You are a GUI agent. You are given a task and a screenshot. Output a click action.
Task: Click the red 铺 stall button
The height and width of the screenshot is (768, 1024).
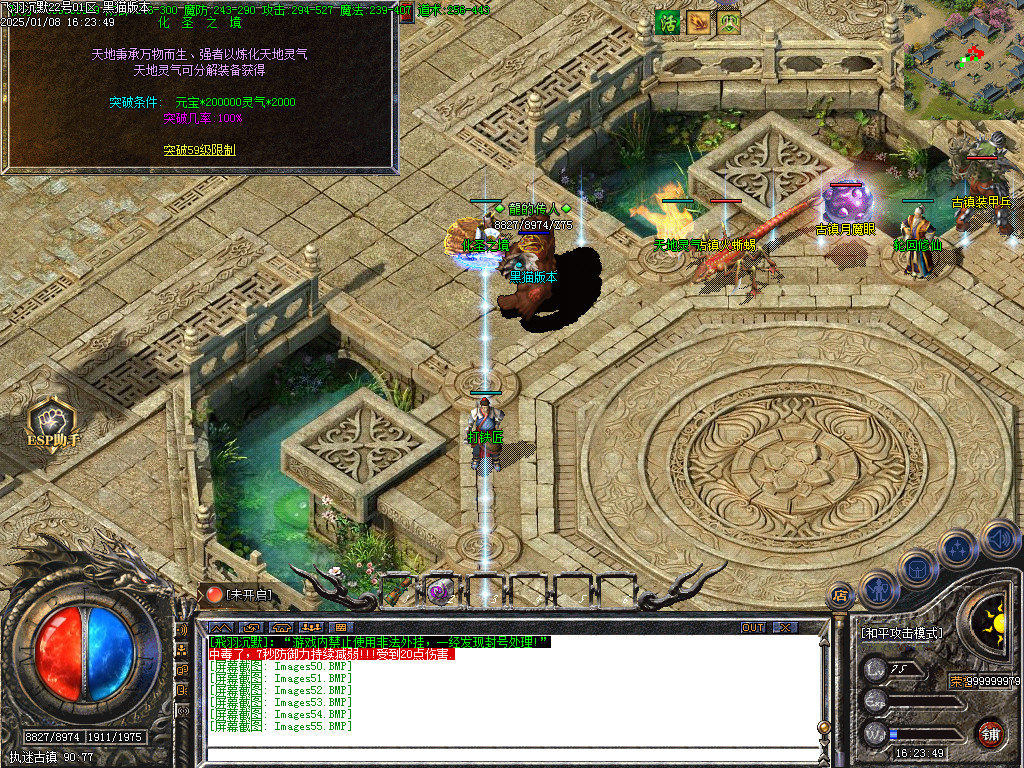[x=990, y=732]
